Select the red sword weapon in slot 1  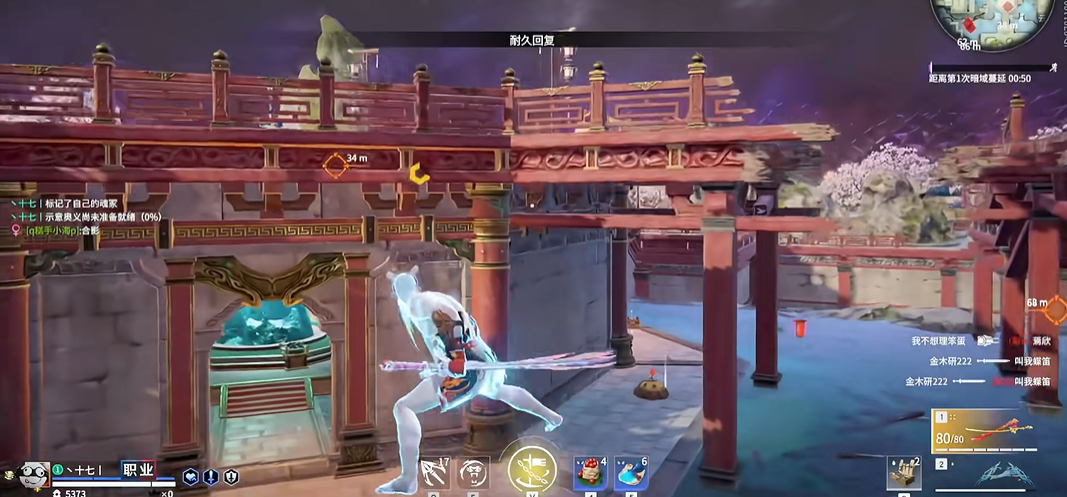click(x=997, y=431)
